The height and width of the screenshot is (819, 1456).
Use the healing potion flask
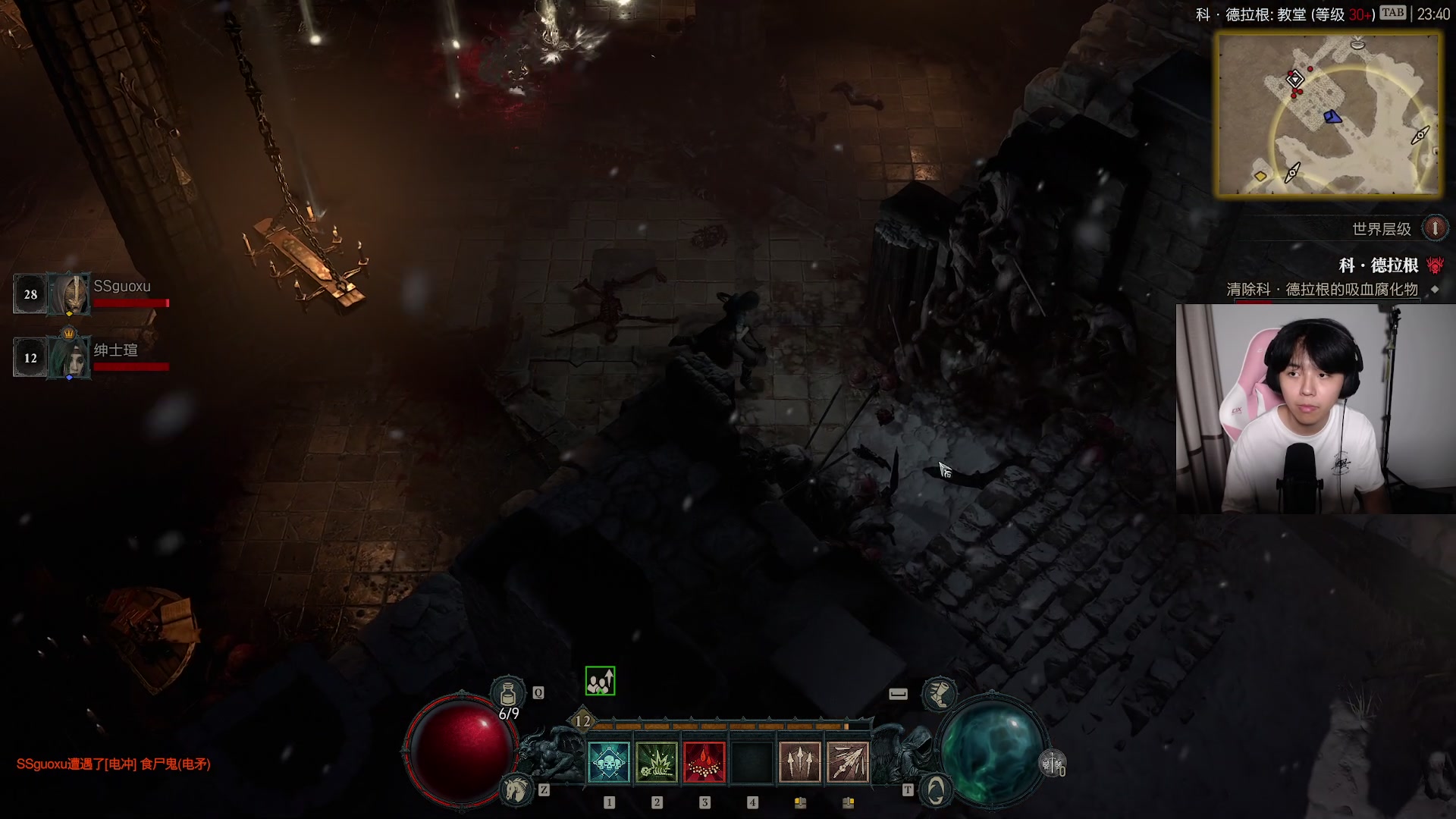tap(507, 693)
